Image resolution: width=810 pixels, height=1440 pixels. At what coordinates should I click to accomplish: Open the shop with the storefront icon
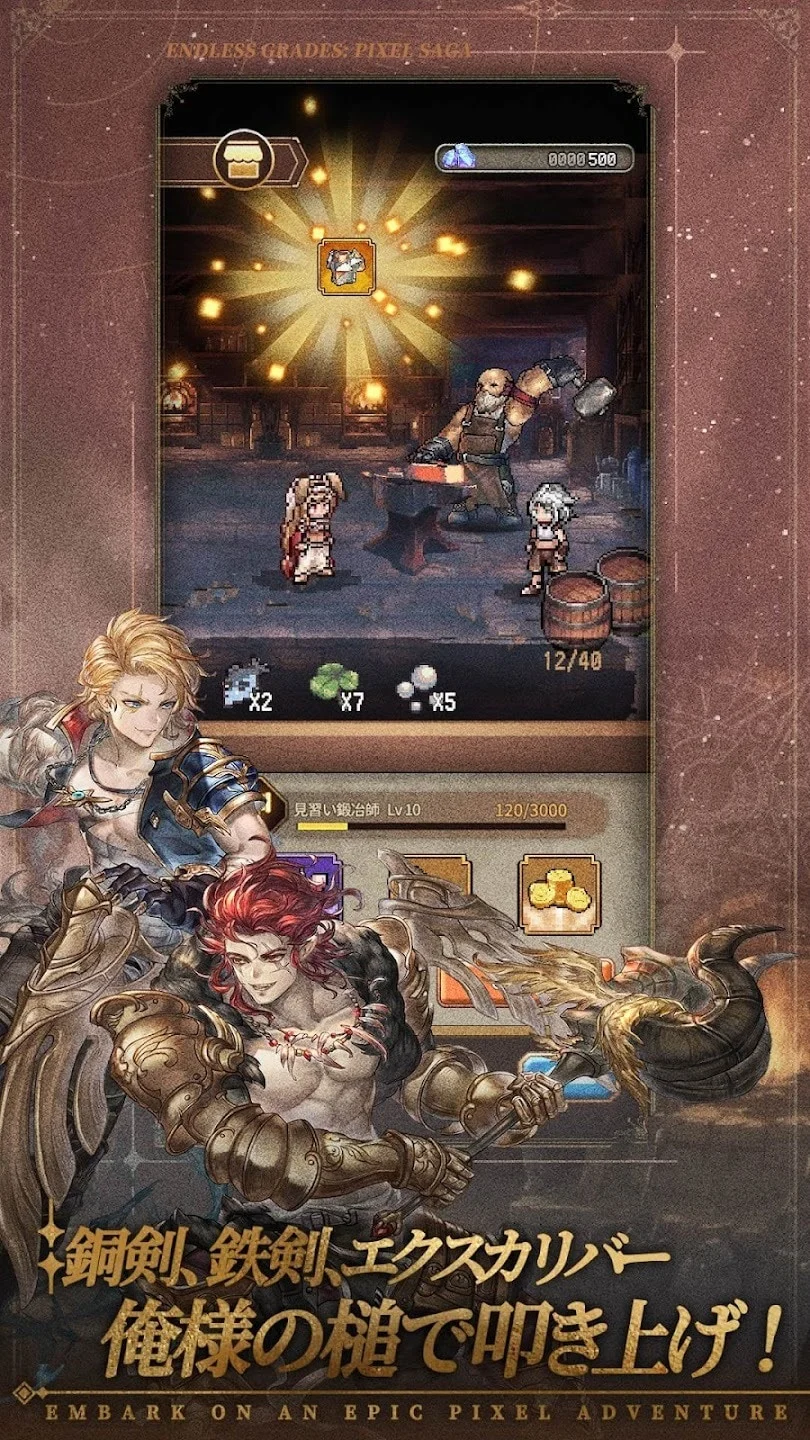point(238,160)
